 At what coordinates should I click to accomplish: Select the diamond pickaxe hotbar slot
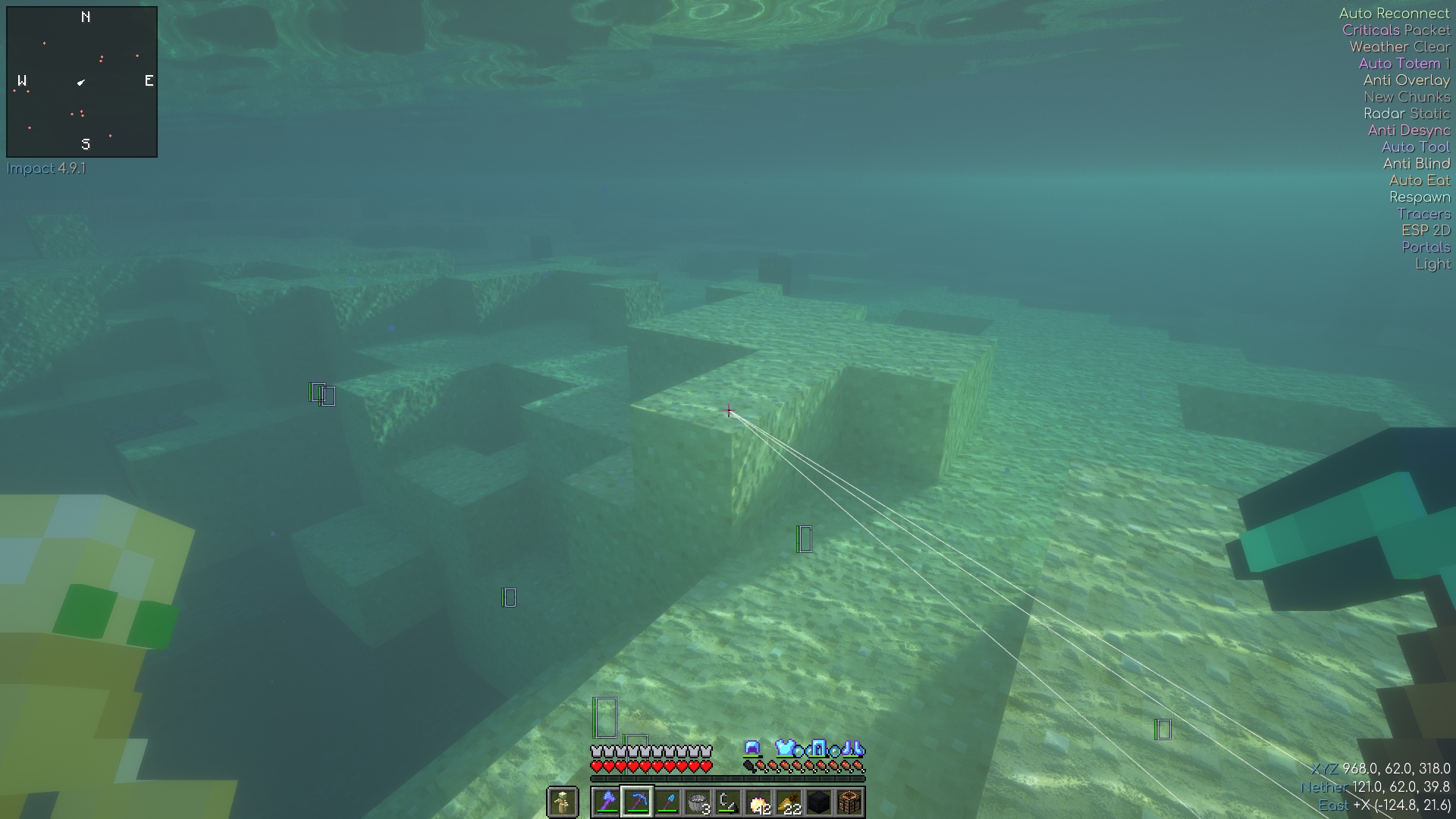[x=637, y=802]
